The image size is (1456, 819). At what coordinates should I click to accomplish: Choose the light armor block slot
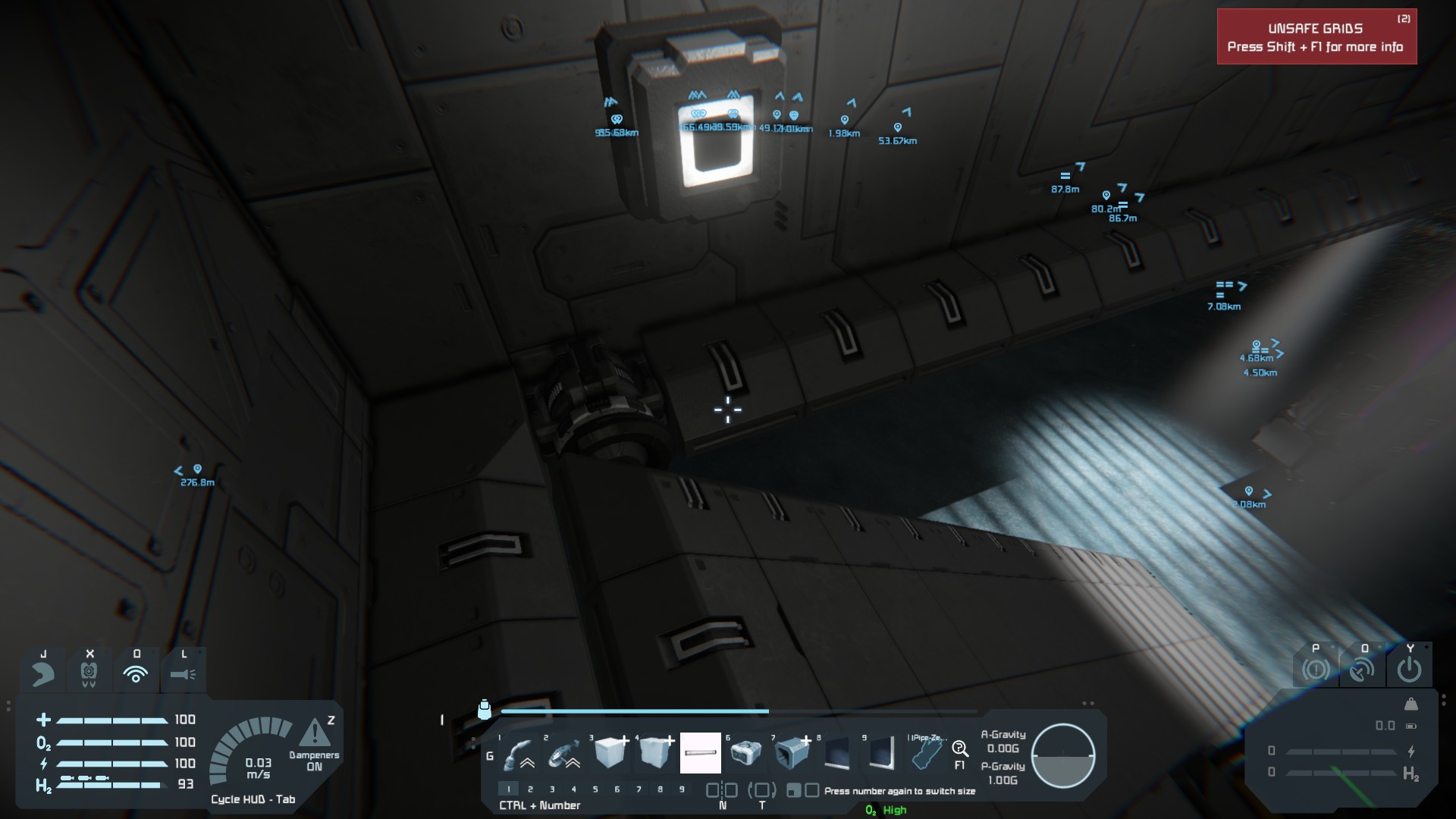(610, 753)
